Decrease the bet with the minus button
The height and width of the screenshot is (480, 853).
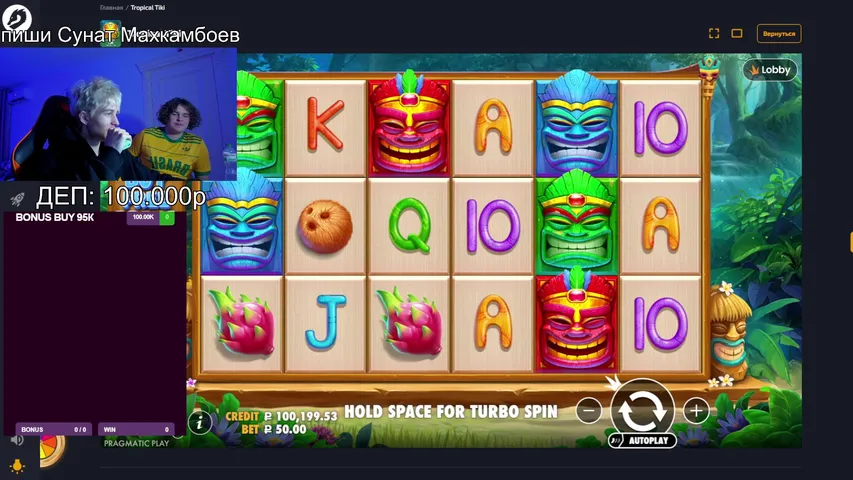590,410
